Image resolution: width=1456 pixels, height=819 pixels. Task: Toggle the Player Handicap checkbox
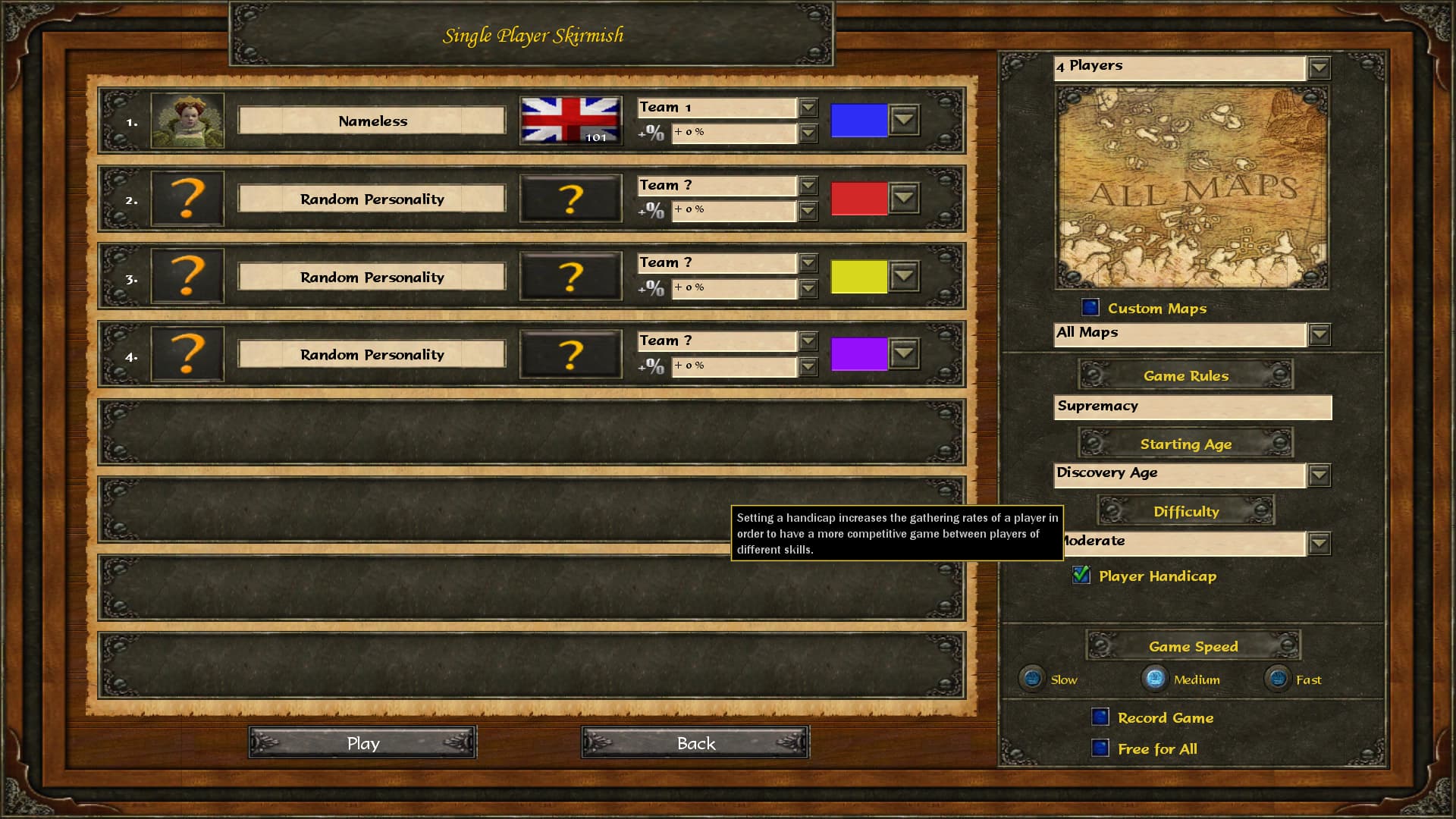(x=1081, y=576)
